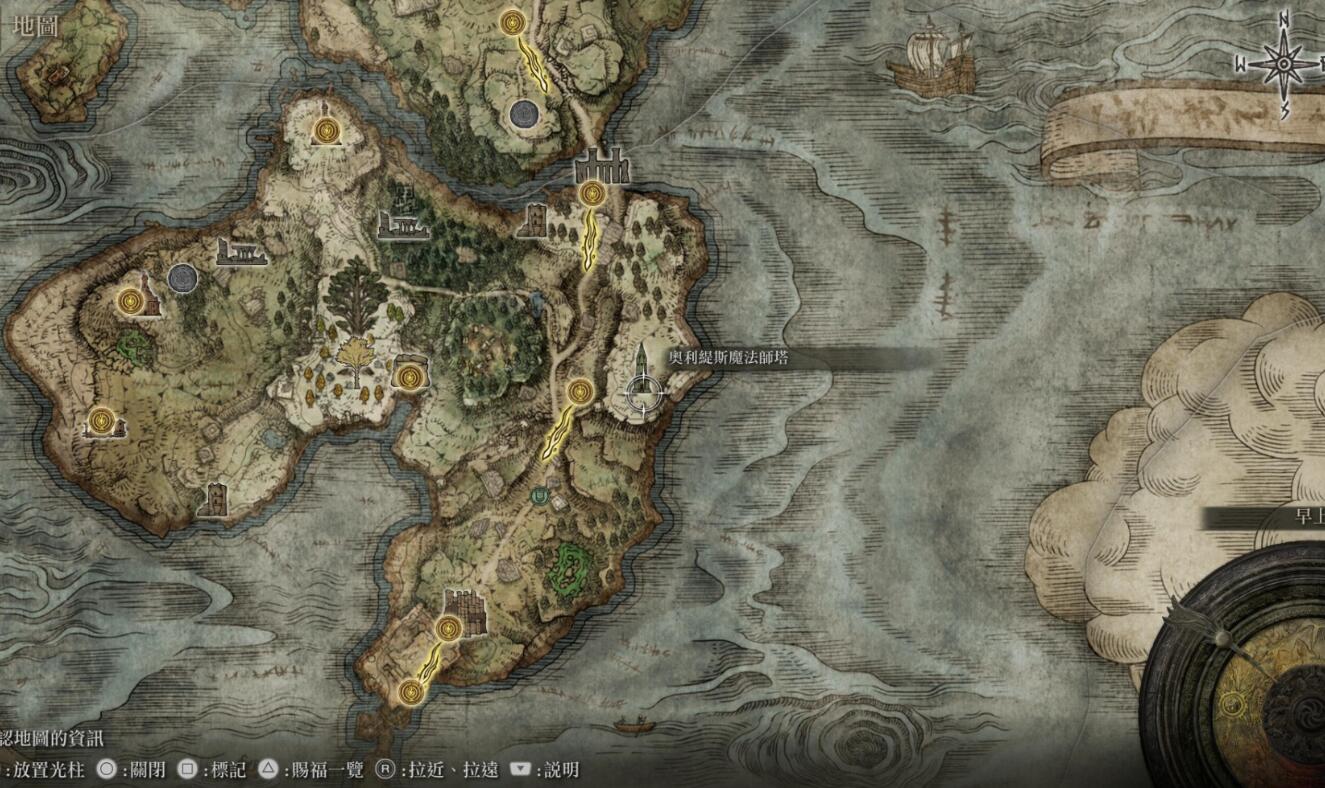Select the grace on the shack by the golden tree
Viewport: 1325px width, 788px height.
tap(409, 376)
